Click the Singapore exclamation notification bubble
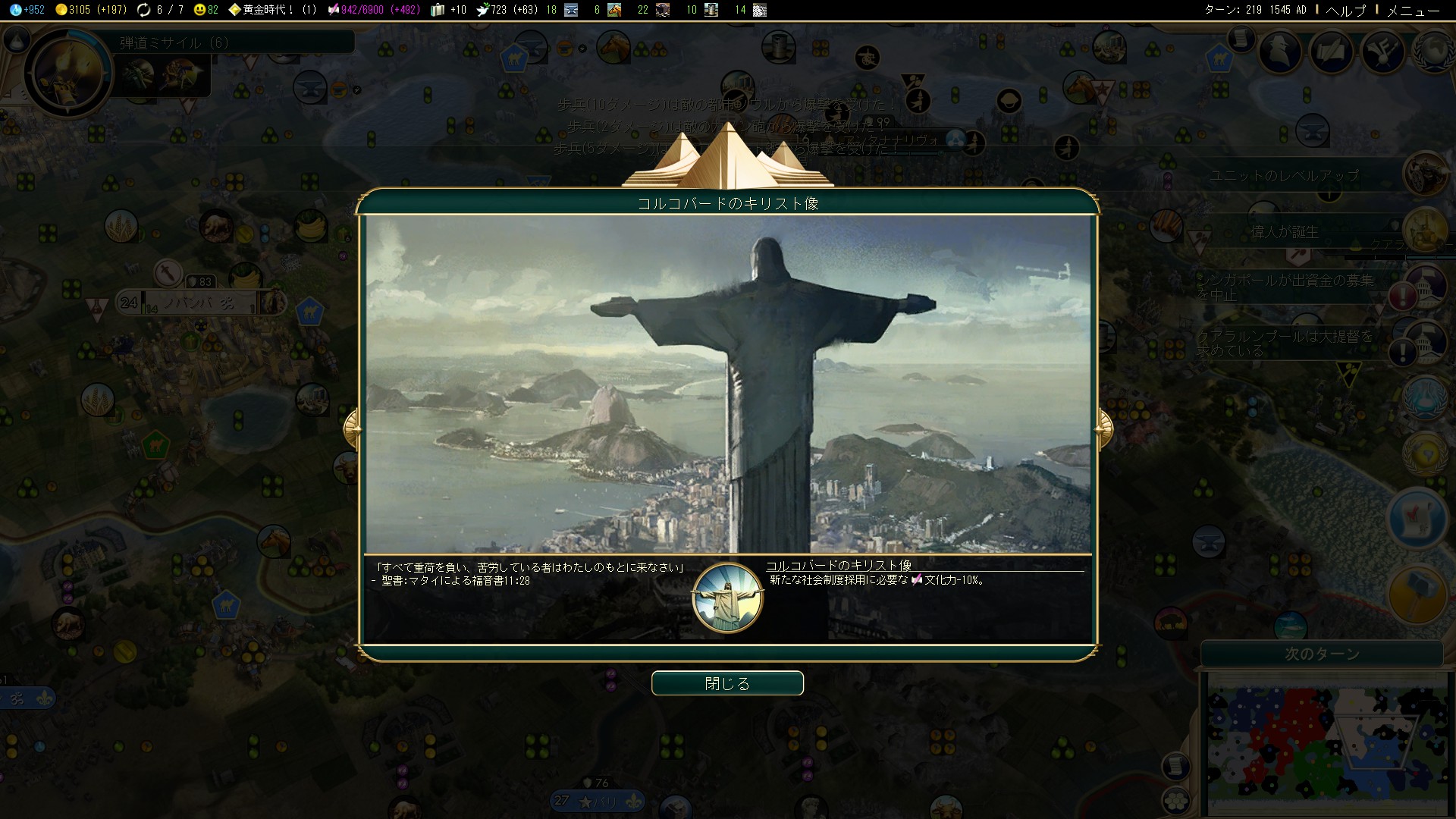This screenshot has width=1456, height=819. [x=1403, y=296]
